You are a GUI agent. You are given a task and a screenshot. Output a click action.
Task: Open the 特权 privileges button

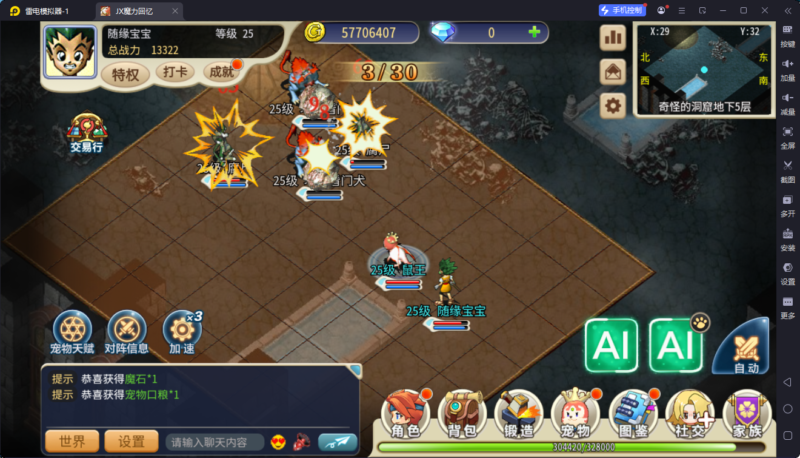126,74
